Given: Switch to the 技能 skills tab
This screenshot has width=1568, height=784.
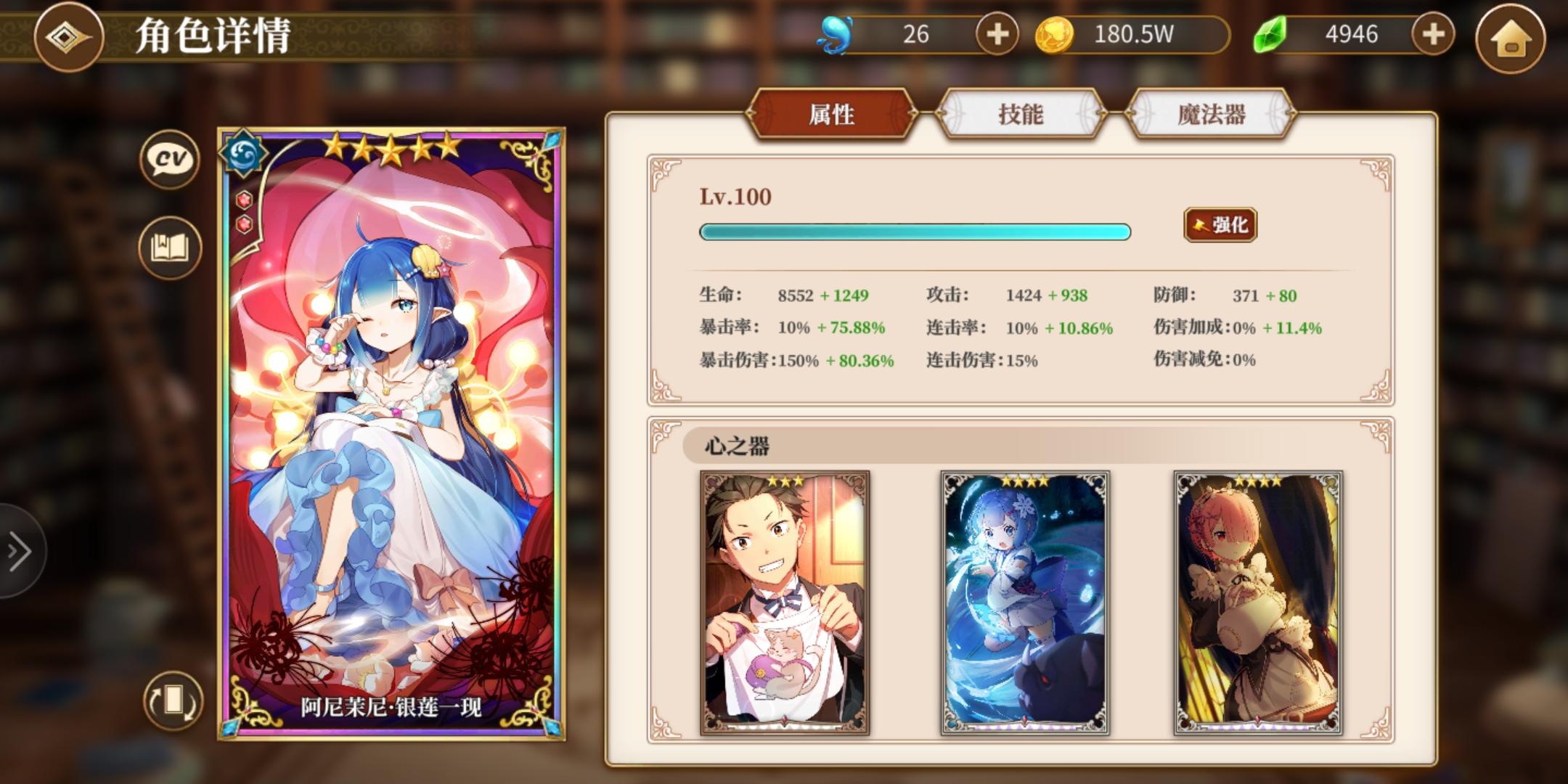Looking at the screenshot, I should pos(1021,113).
